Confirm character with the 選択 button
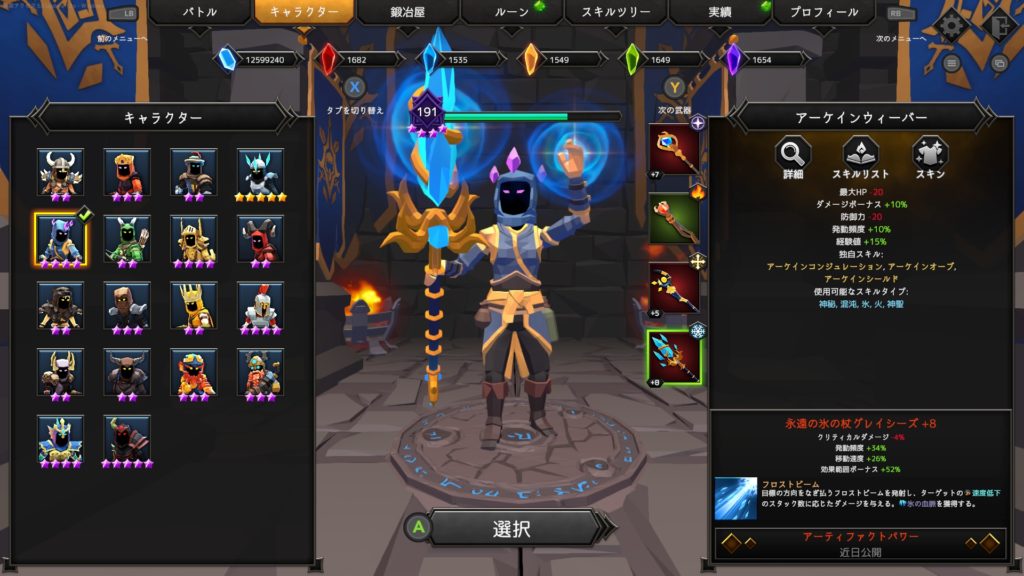Image resolution: width=1024 pixels, height=576 pixels. point(511,529)
